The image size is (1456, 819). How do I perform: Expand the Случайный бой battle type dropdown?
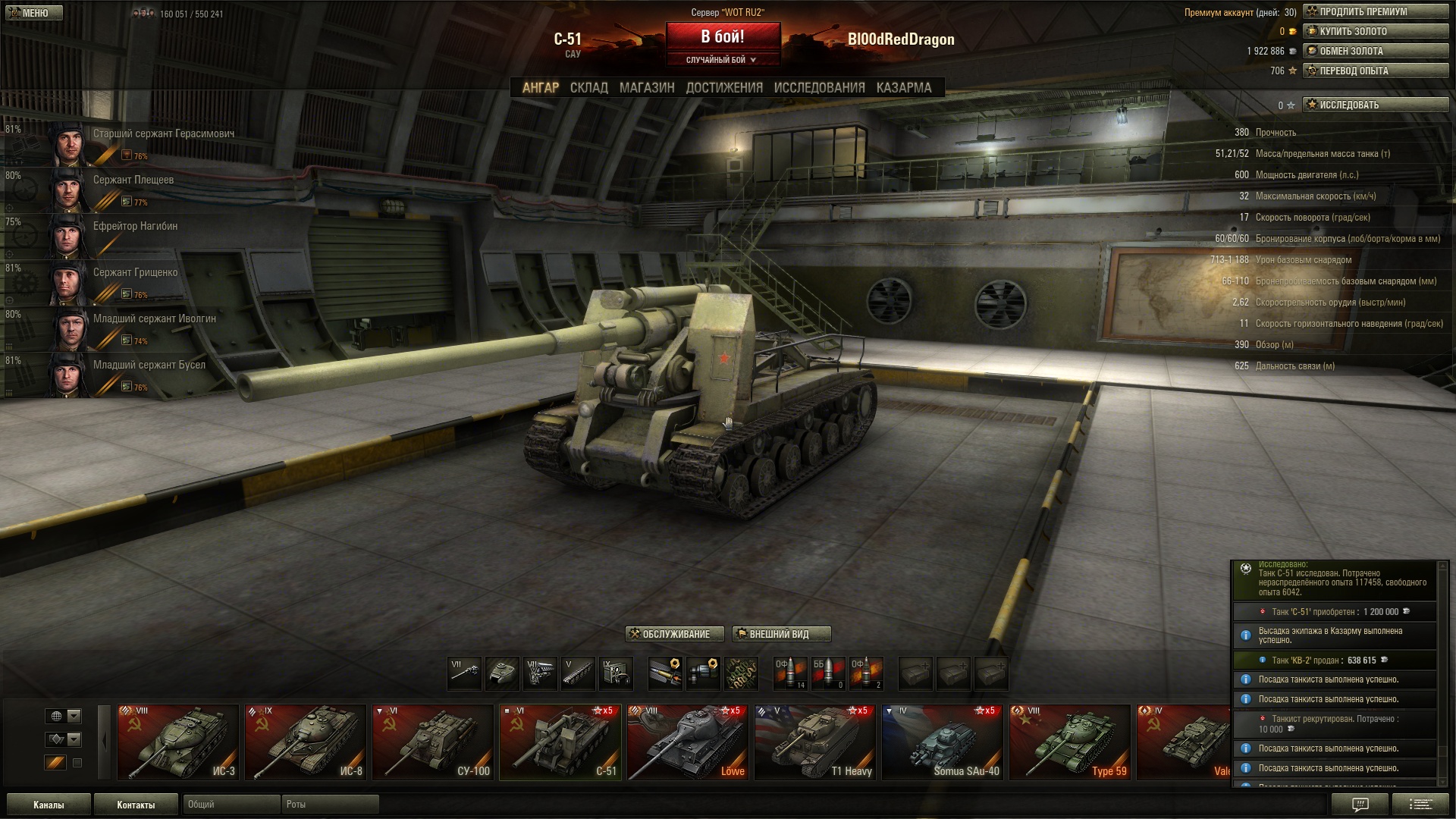(722, 60)
